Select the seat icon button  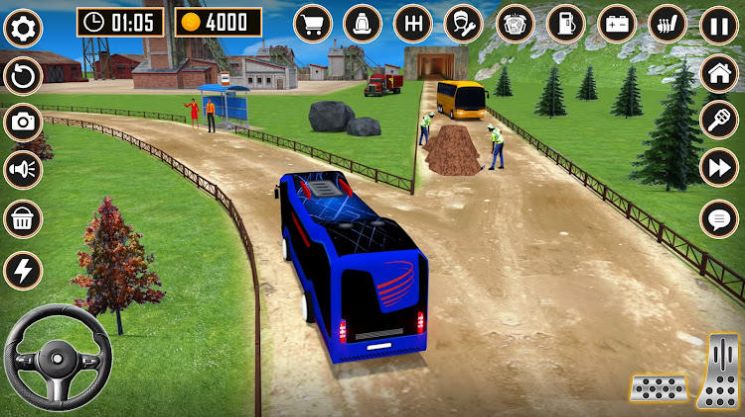(x=362, y=23)
